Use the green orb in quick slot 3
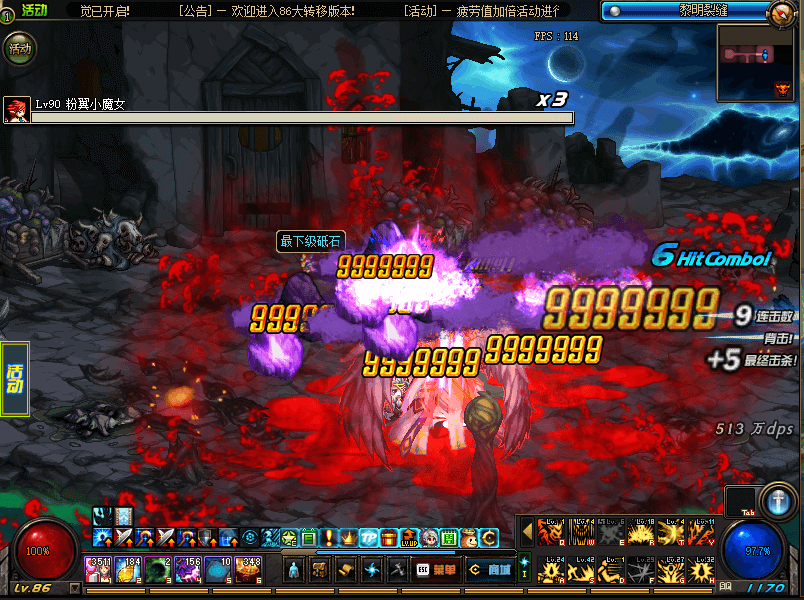The width and height of the screenshot is (804, 600). (x=158, y=570)
